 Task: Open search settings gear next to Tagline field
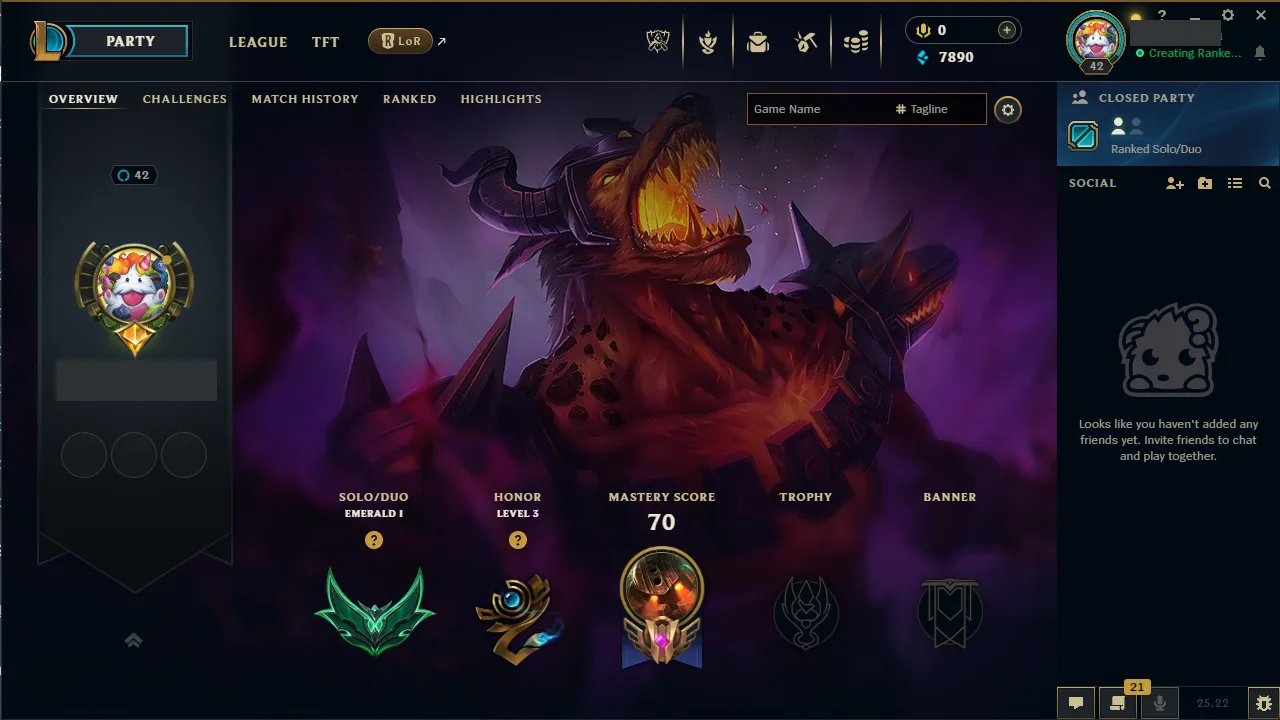(1007, 110)
